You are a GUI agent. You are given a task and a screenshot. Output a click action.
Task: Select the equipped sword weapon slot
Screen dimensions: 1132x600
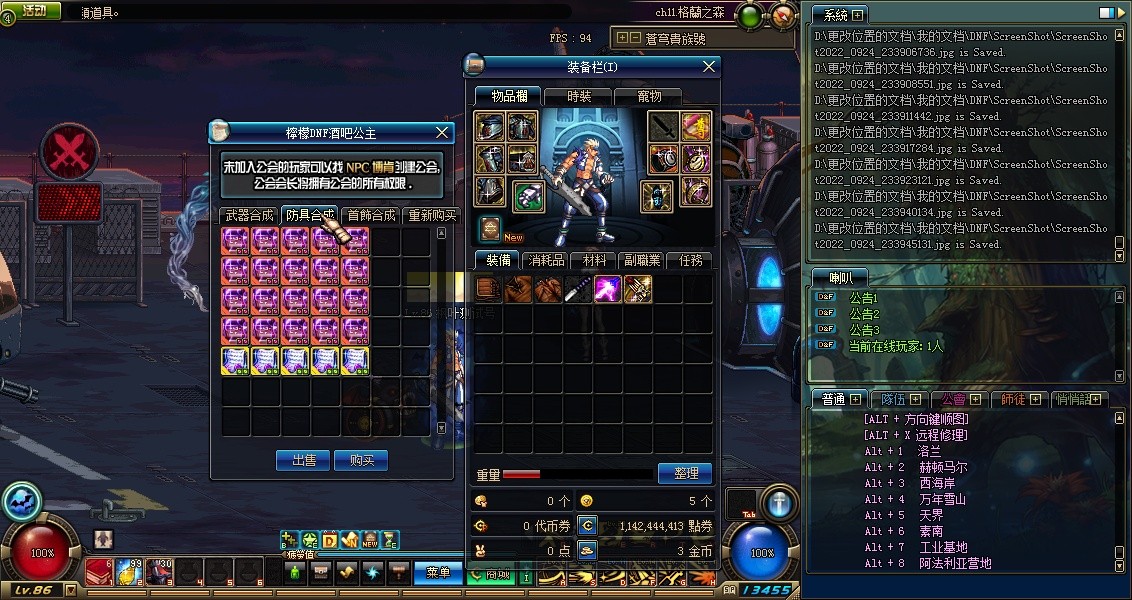point(664,127)
